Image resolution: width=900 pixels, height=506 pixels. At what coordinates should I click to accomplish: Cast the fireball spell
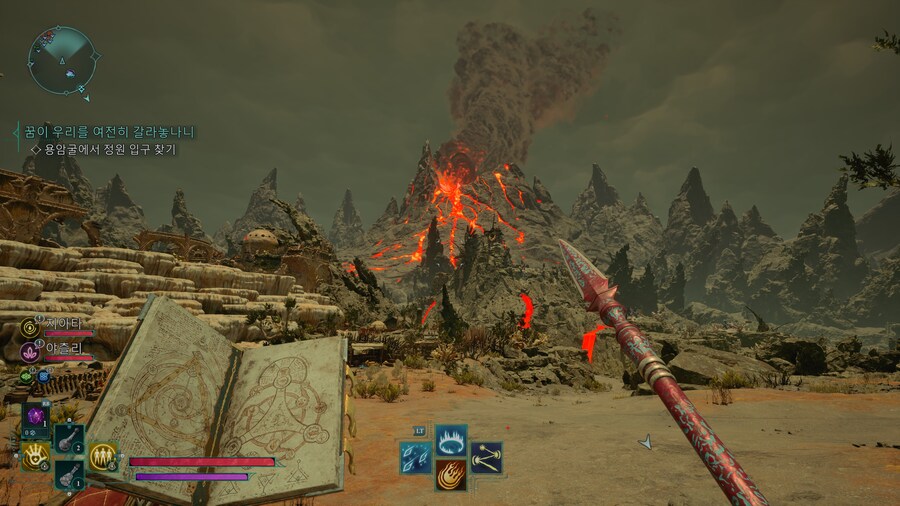point(451,474)
